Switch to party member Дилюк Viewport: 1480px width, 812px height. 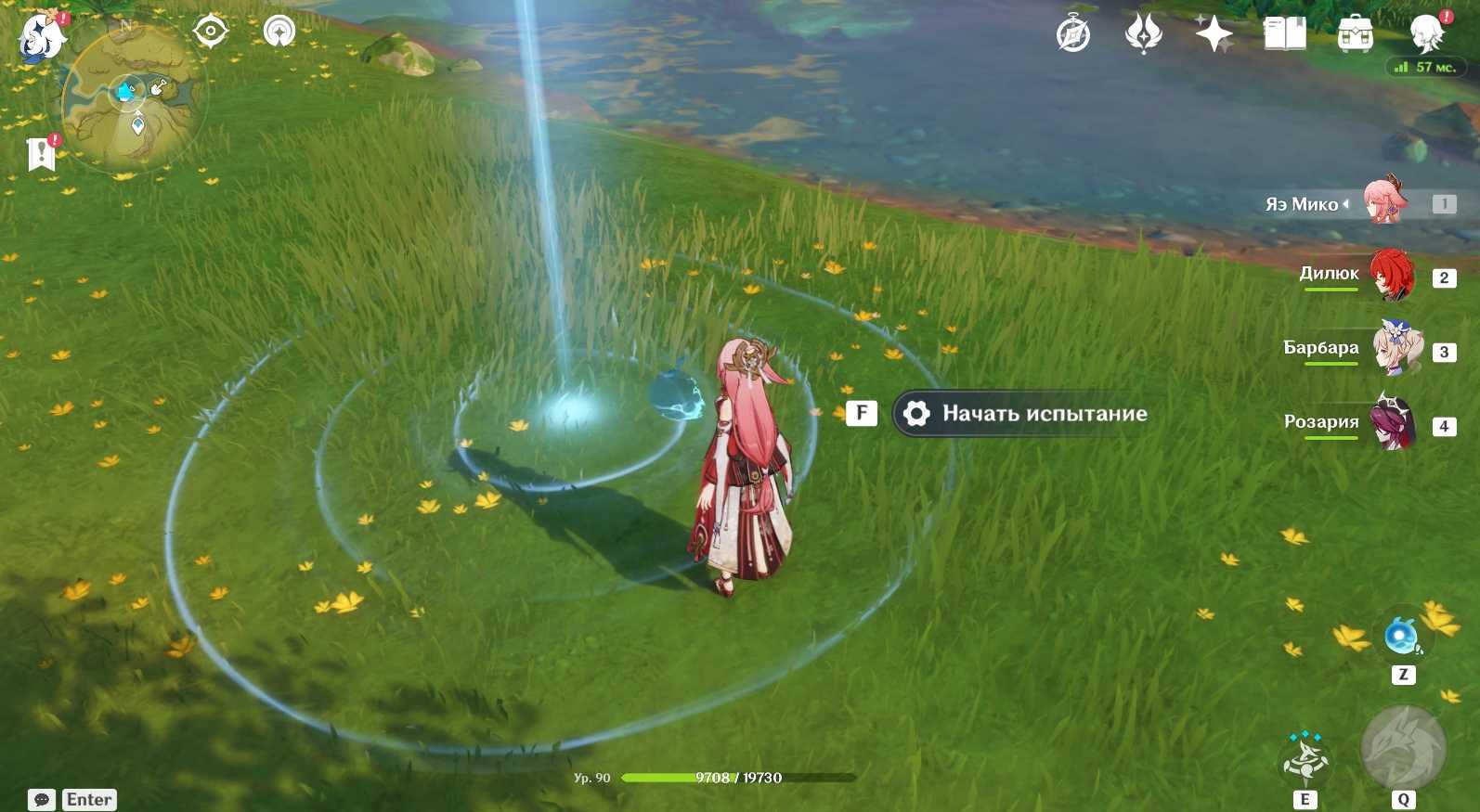[1391, 275]
